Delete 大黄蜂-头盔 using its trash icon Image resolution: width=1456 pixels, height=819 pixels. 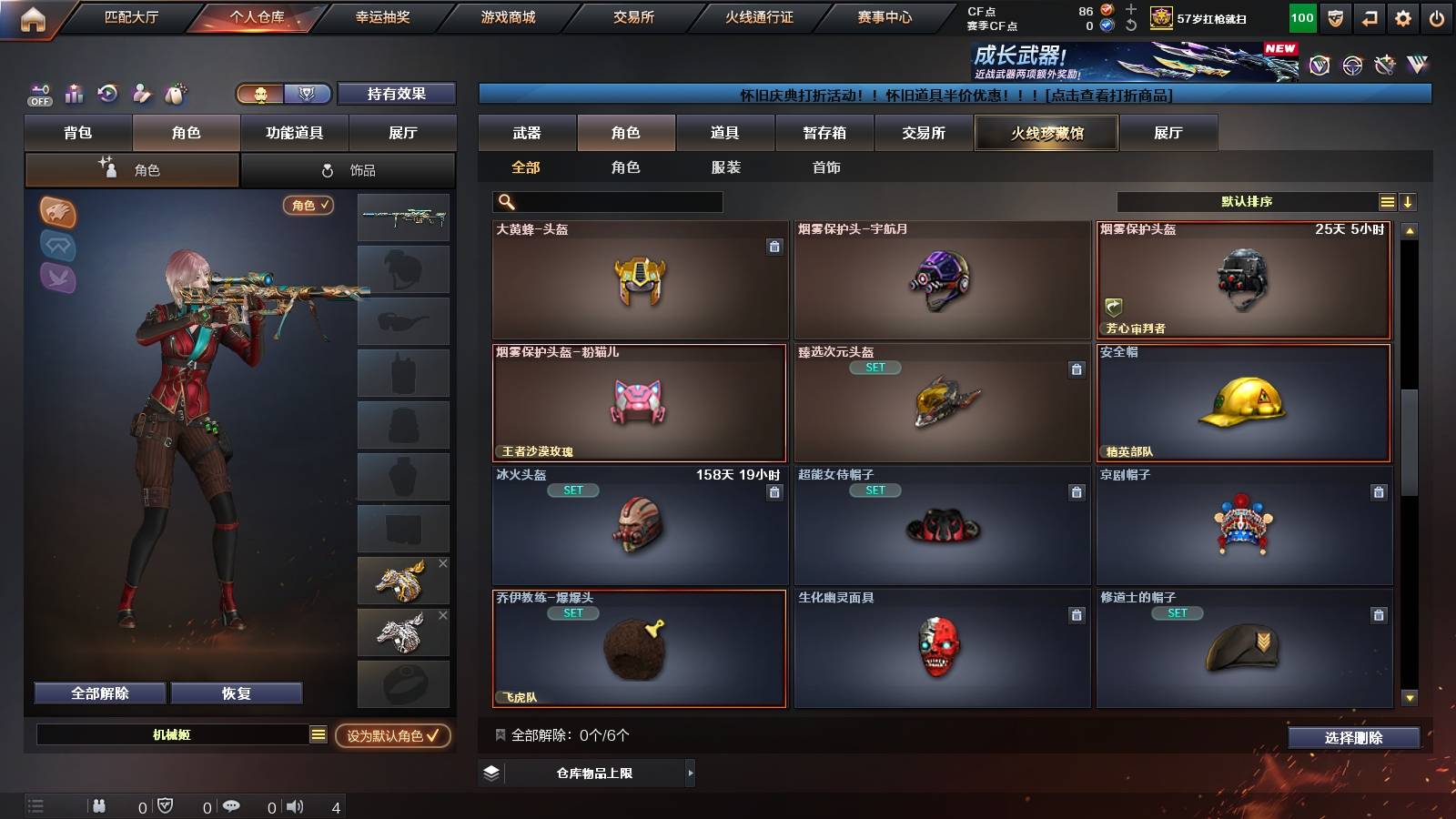tap(773, 247)
